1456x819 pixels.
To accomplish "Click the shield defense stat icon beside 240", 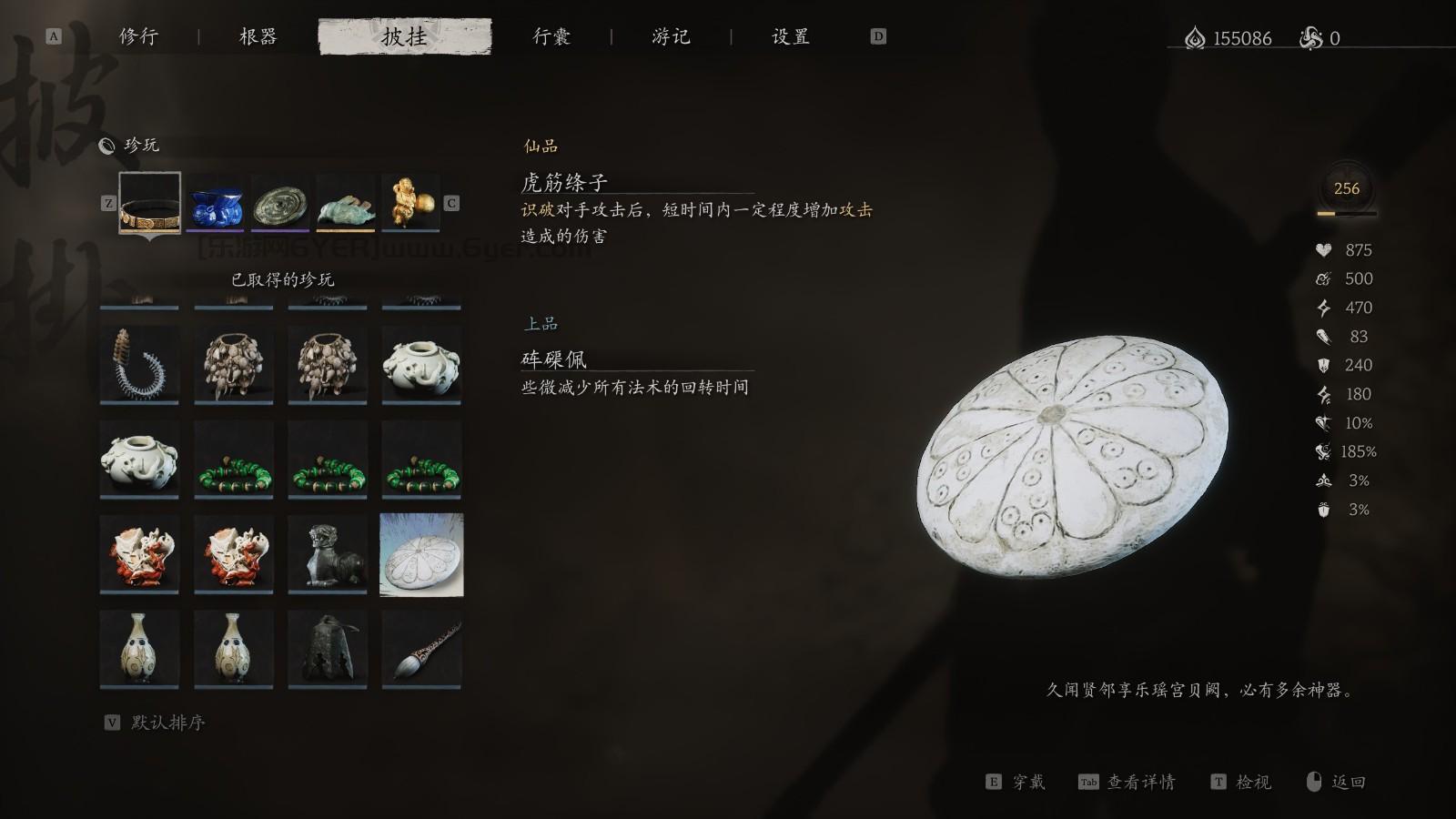I will click(x=1324, y=365).
